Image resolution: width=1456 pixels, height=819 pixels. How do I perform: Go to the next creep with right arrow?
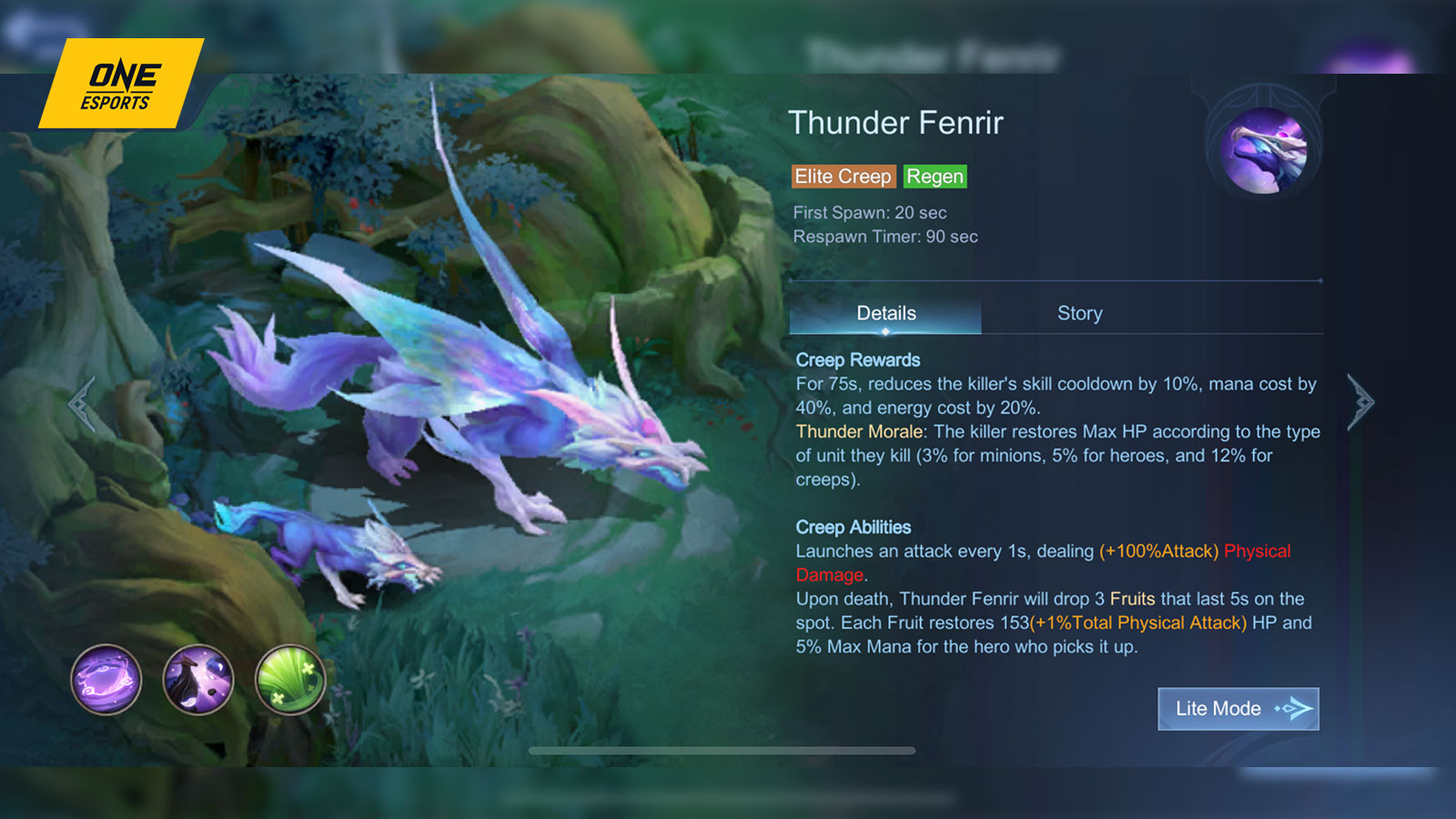click(x=1360, y=401)
